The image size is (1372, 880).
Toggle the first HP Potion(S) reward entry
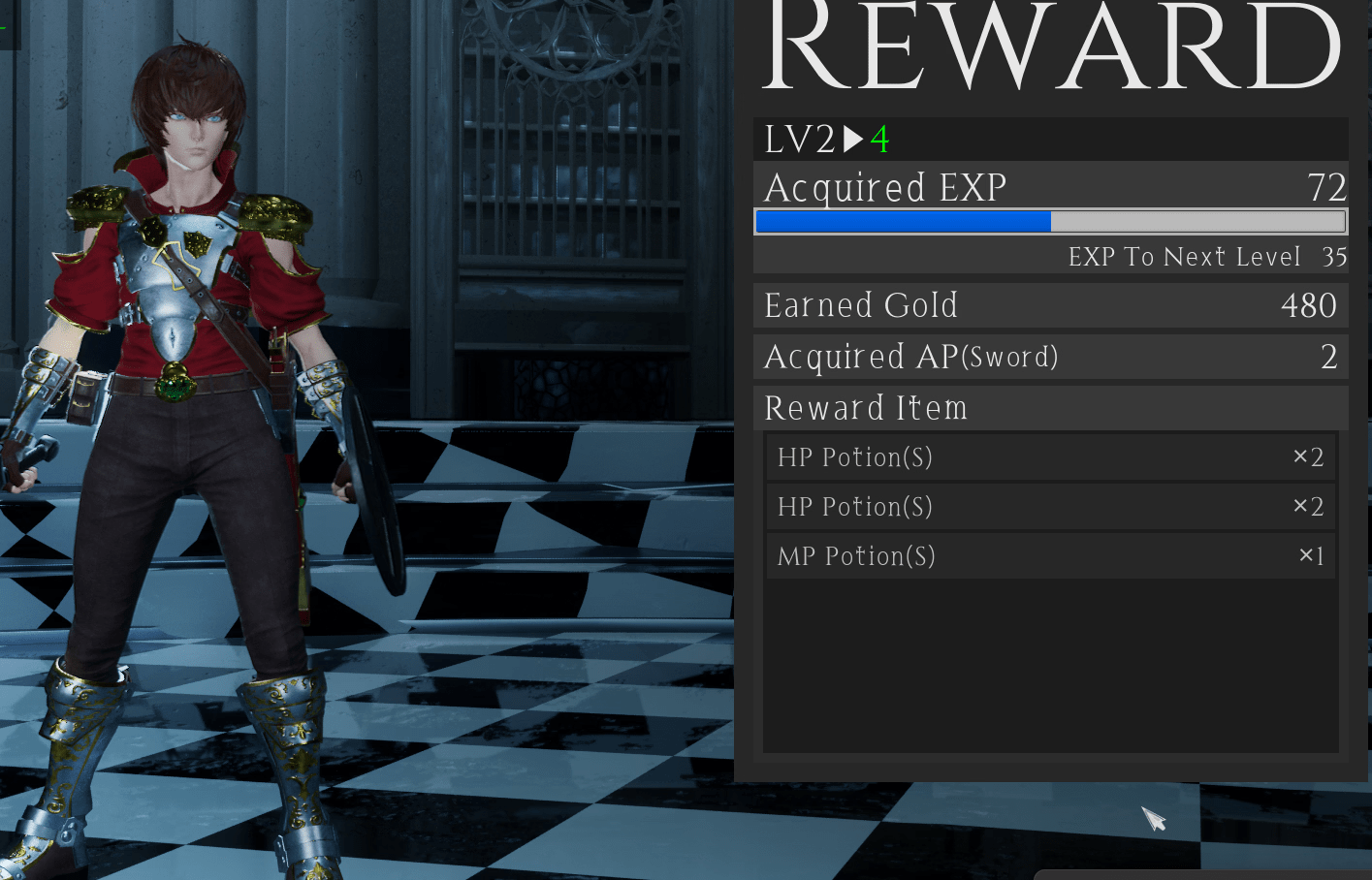(x=1050, y=456)
